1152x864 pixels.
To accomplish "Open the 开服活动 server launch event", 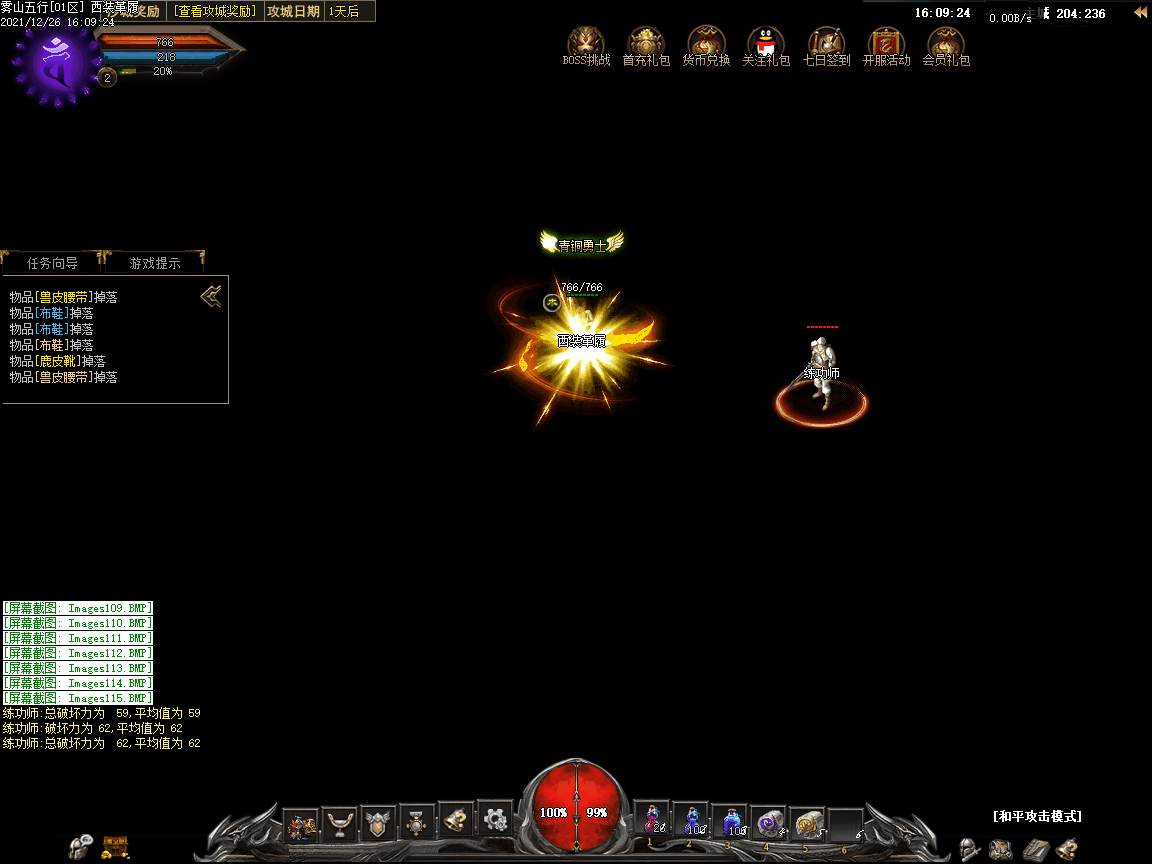I will click(886, 44).
